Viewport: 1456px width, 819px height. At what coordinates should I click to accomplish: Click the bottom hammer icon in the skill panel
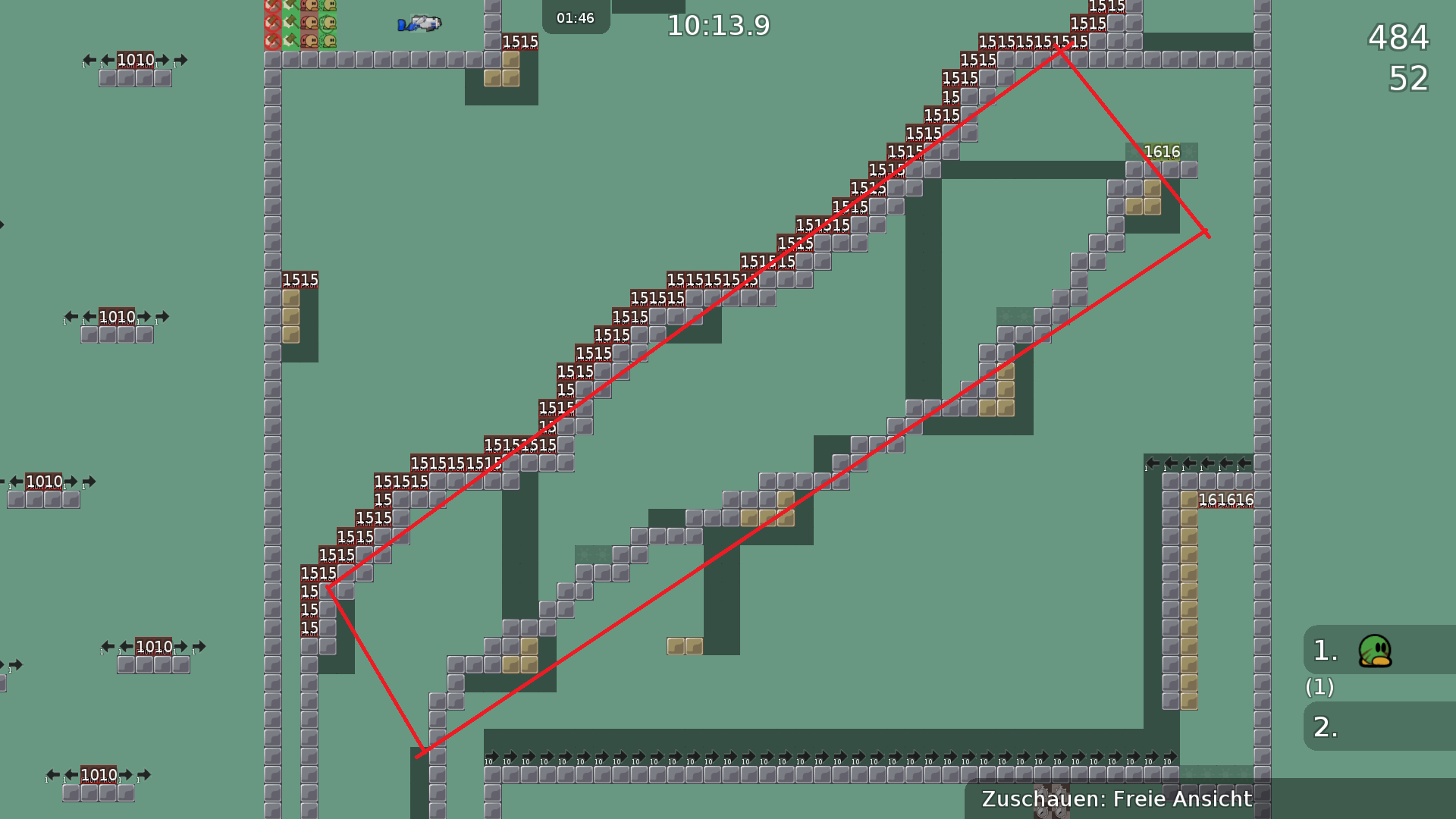(293, 41)
